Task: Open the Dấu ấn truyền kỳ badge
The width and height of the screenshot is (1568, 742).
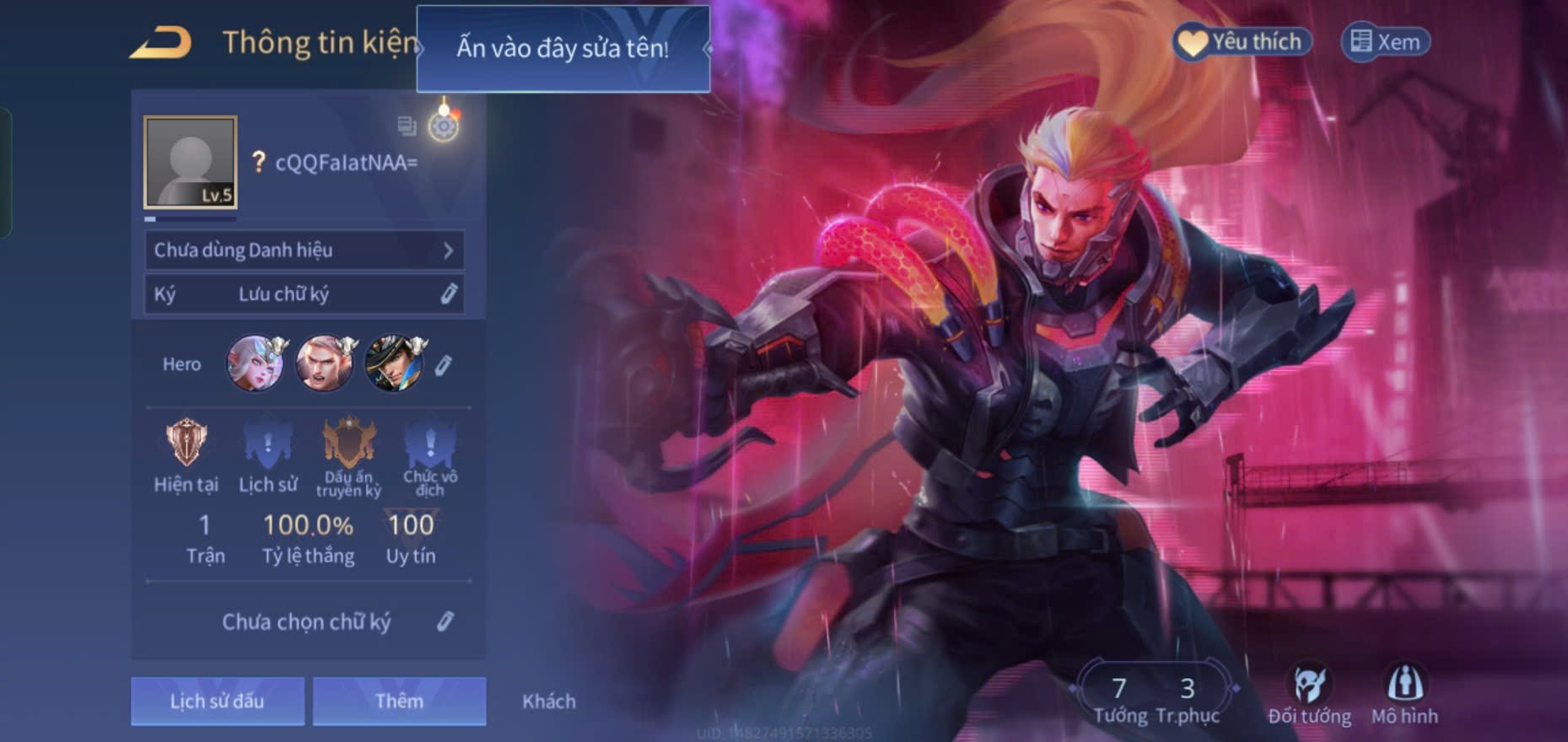Action: 348,455
